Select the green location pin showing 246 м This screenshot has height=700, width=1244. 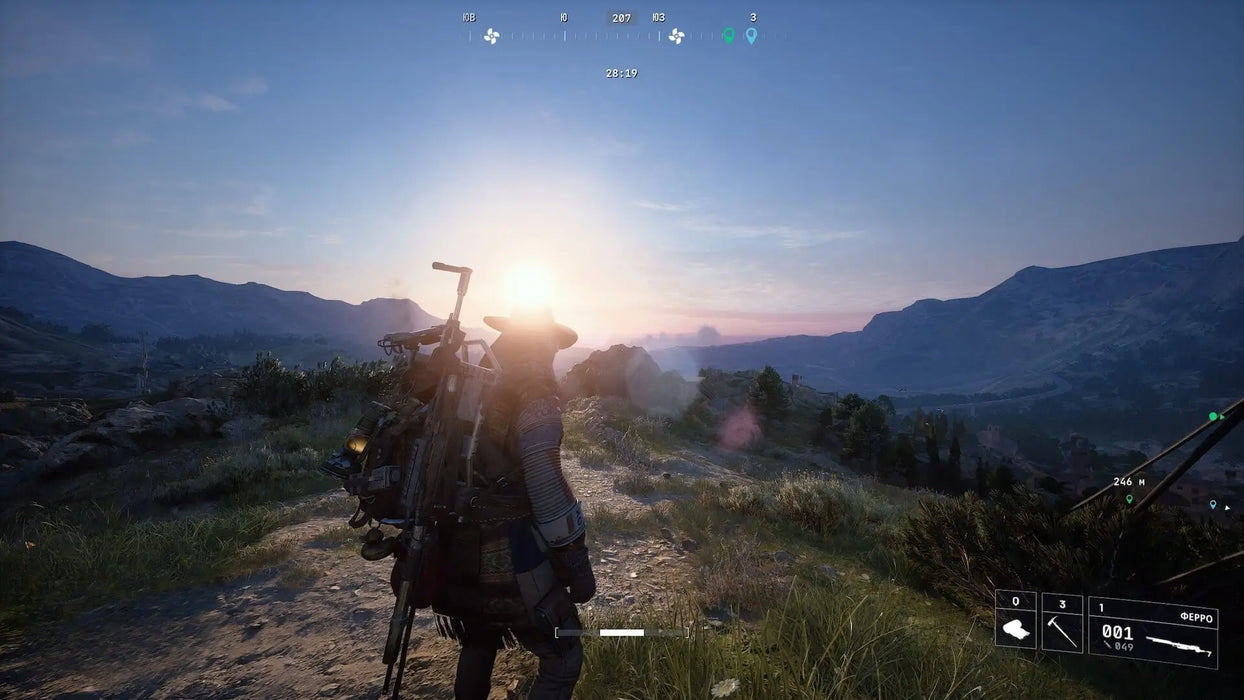(1129, 498)
